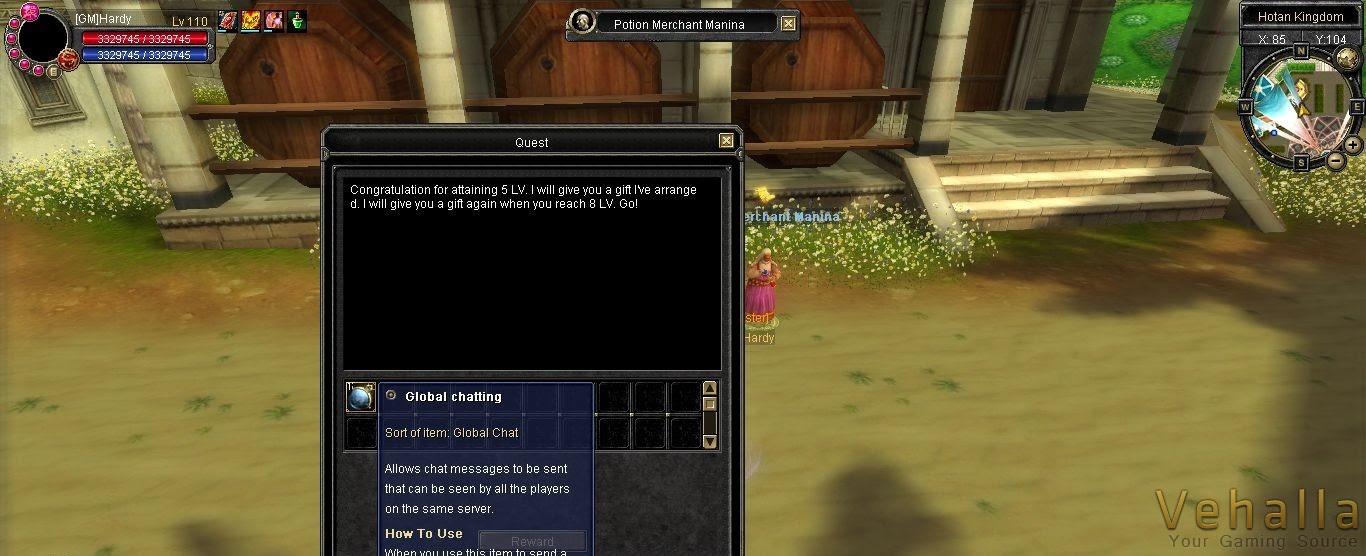The image size is (1366, 556).
Task: Select the pink hand buff icon
Action: (x=274, y=21)
